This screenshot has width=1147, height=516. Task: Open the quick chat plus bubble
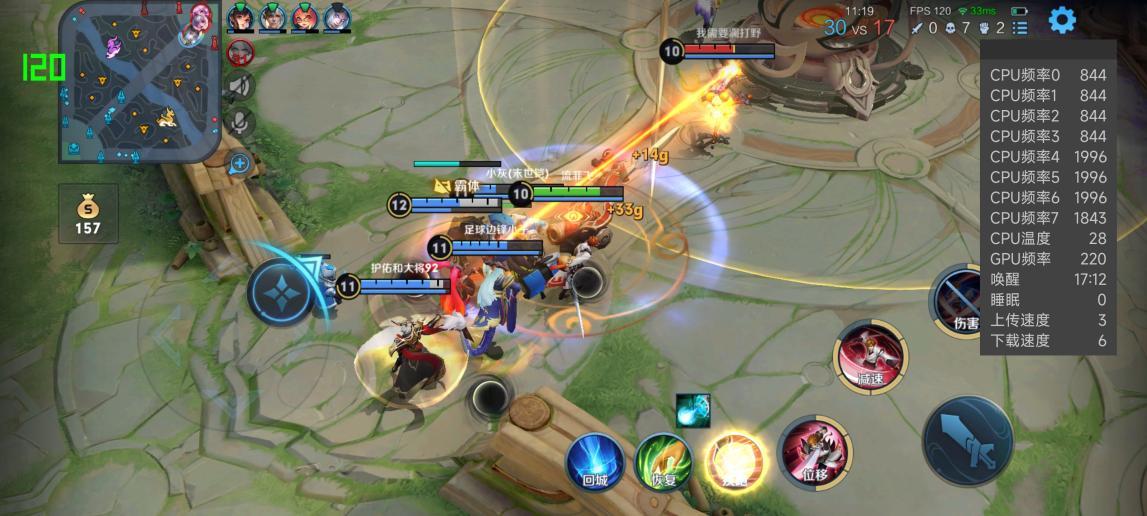point(239,163)
